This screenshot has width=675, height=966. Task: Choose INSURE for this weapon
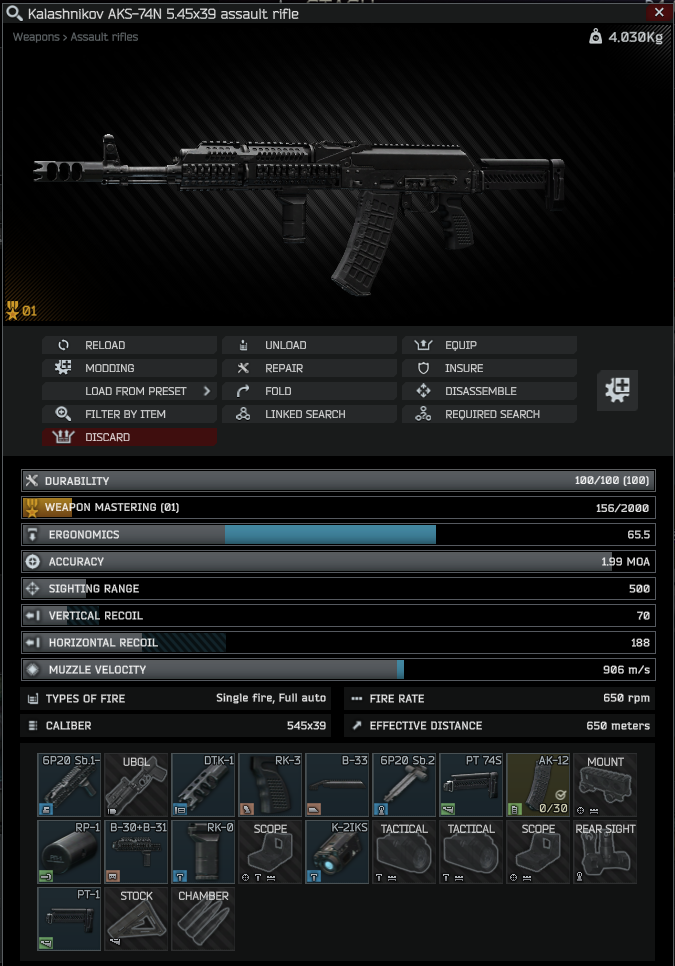[489, 368]
